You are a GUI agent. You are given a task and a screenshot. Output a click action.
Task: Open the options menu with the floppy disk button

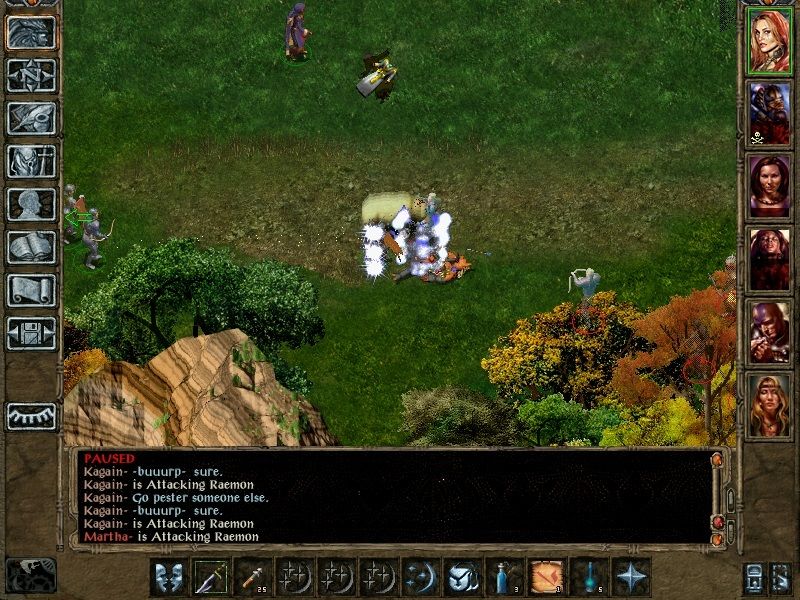tap(31, 333)
